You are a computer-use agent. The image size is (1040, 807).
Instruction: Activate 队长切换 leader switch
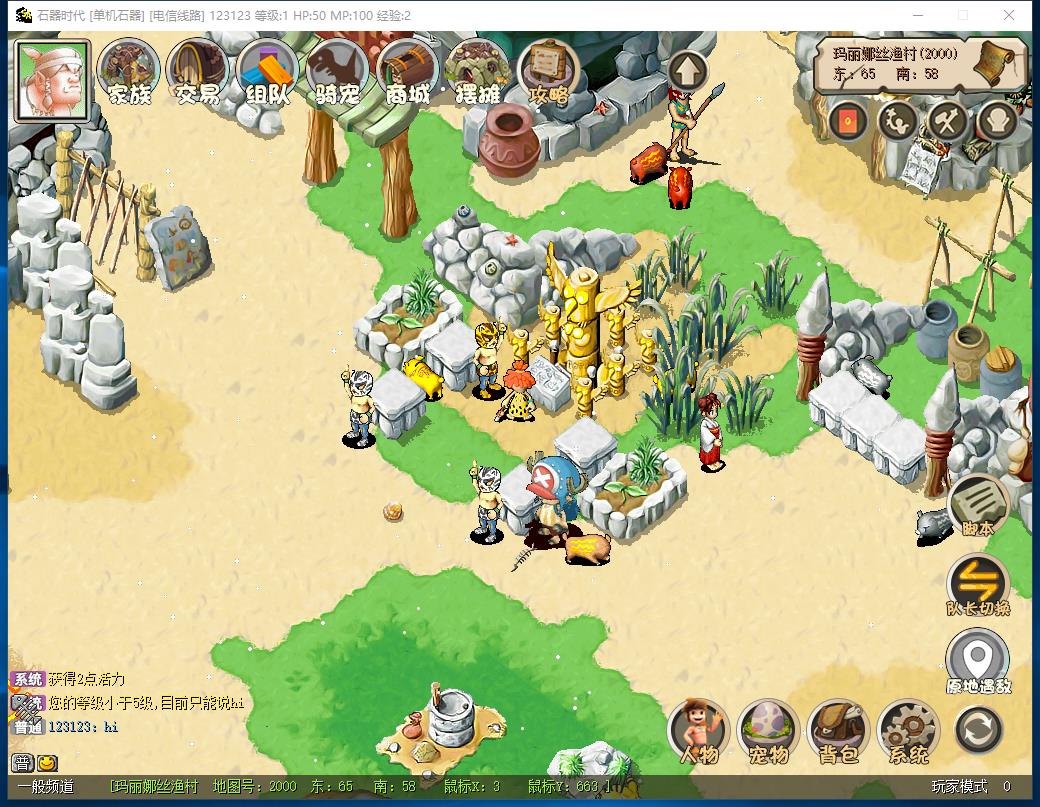click(977, 585)
